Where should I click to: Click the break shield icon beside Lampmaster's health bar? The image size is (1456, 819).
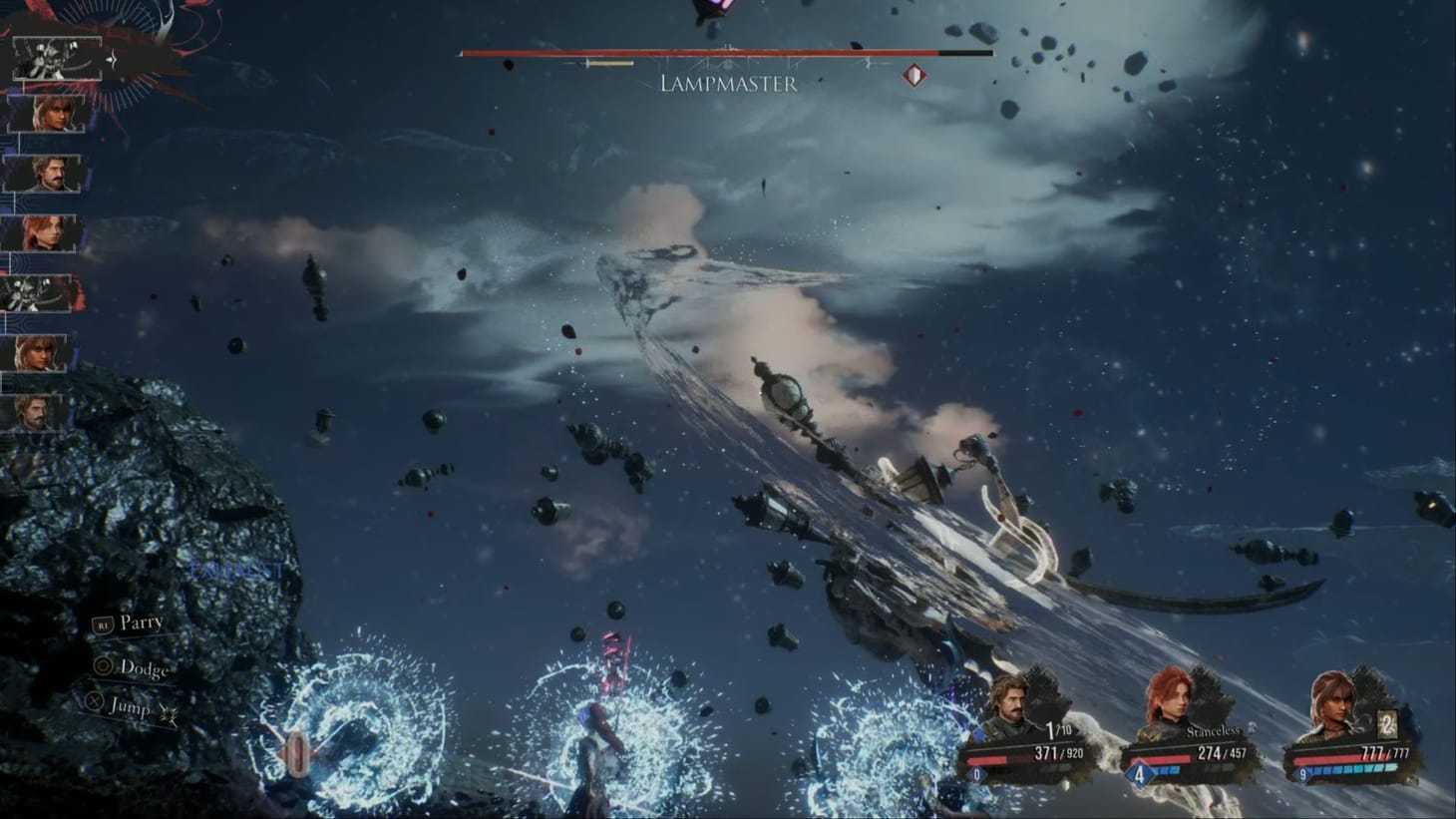pyautogui.click(x=913, y=76)
